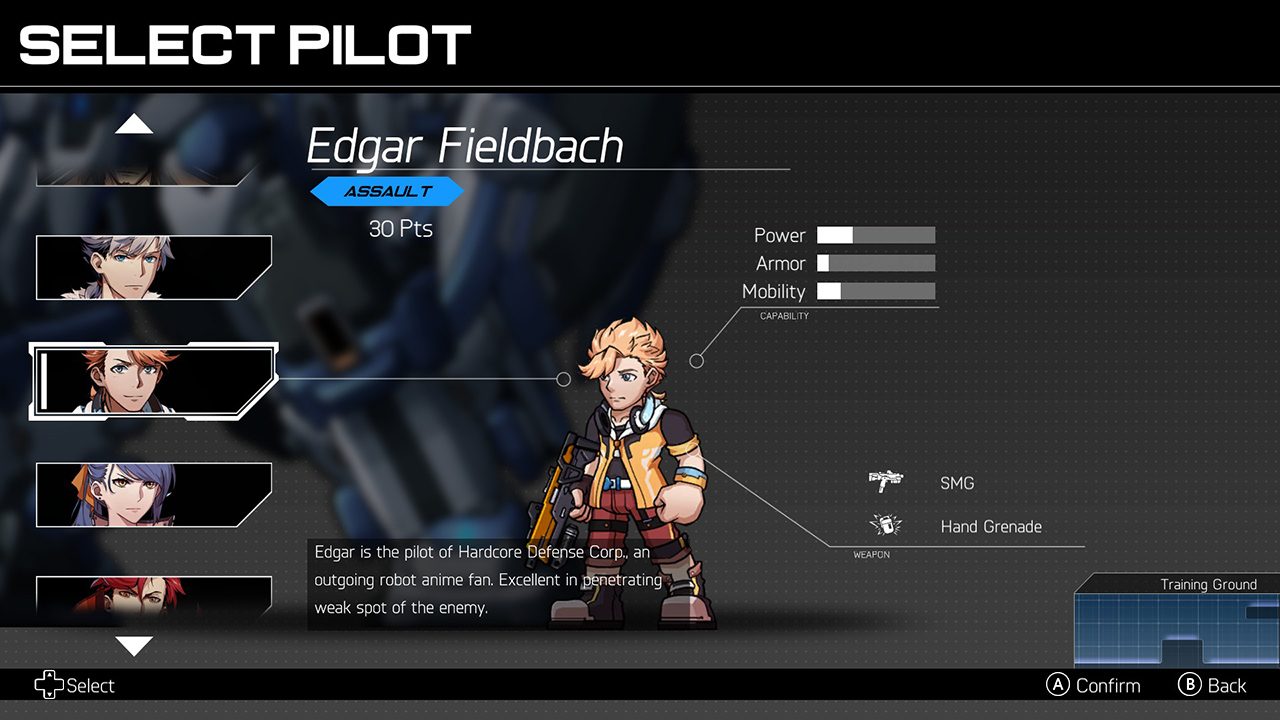This screenshot has width=1280, height=720.
Task: Click the highlighted Edgar Fieldbach portrait
Action: (153, 378)
